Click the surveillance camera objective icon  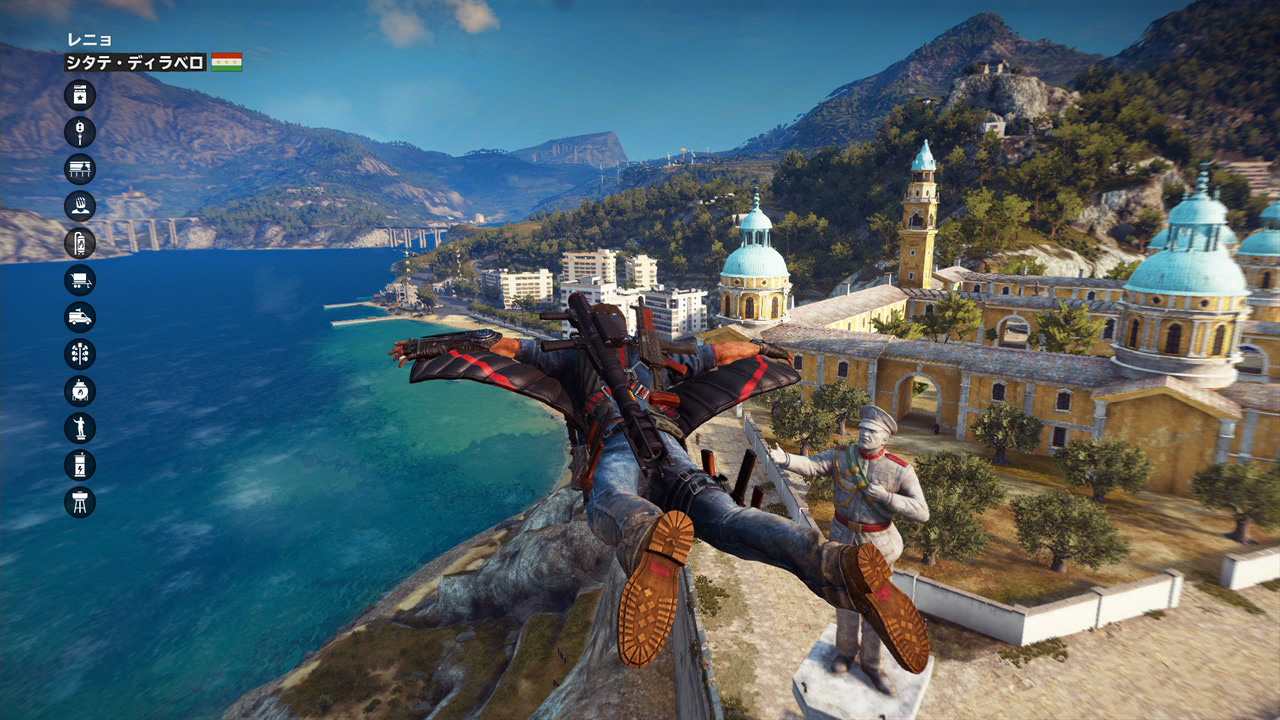[80, 132]
